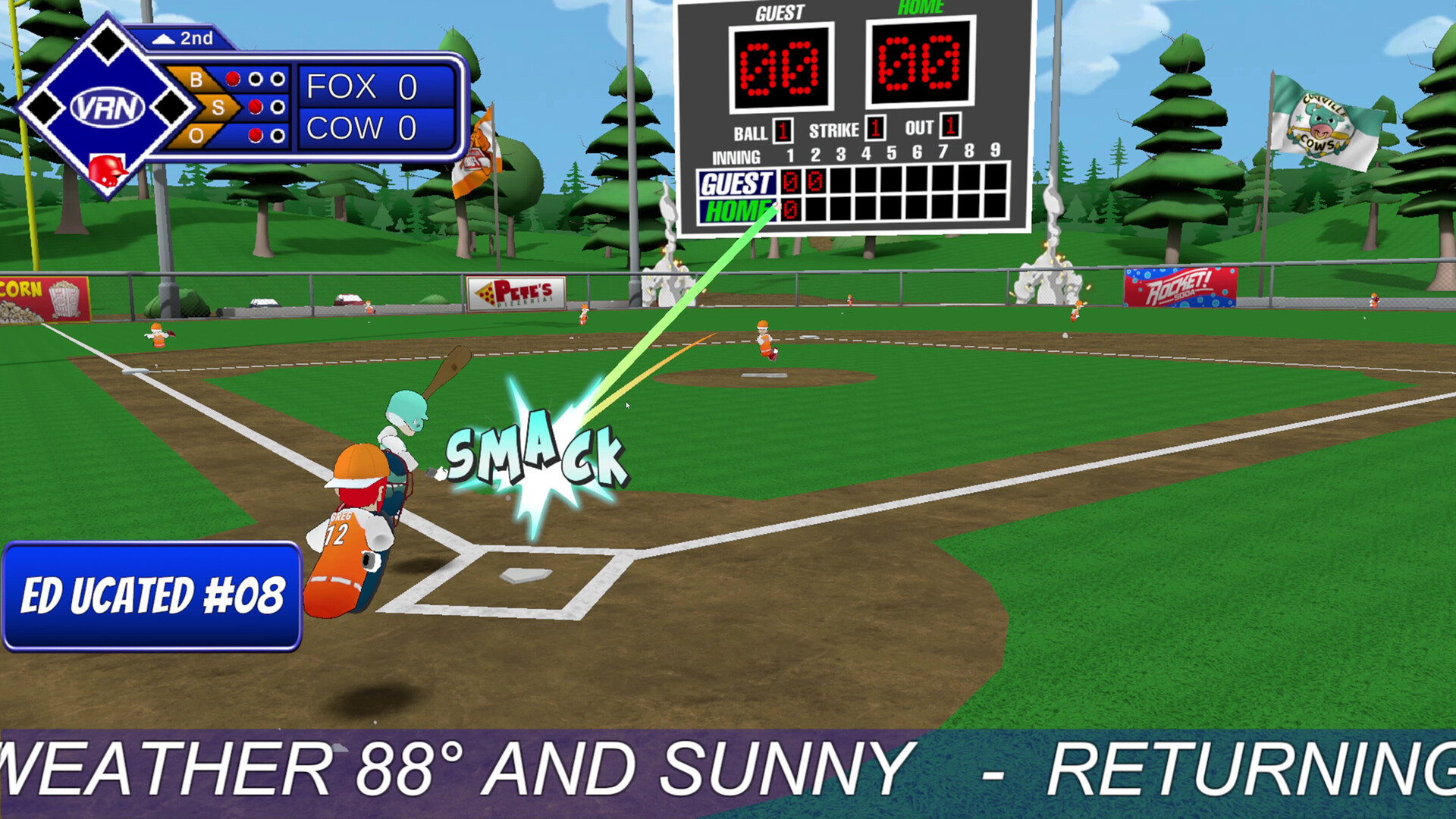Toggle the STRIKE counter light
This screenshot has width=1456, height=819.
[874, 129]
